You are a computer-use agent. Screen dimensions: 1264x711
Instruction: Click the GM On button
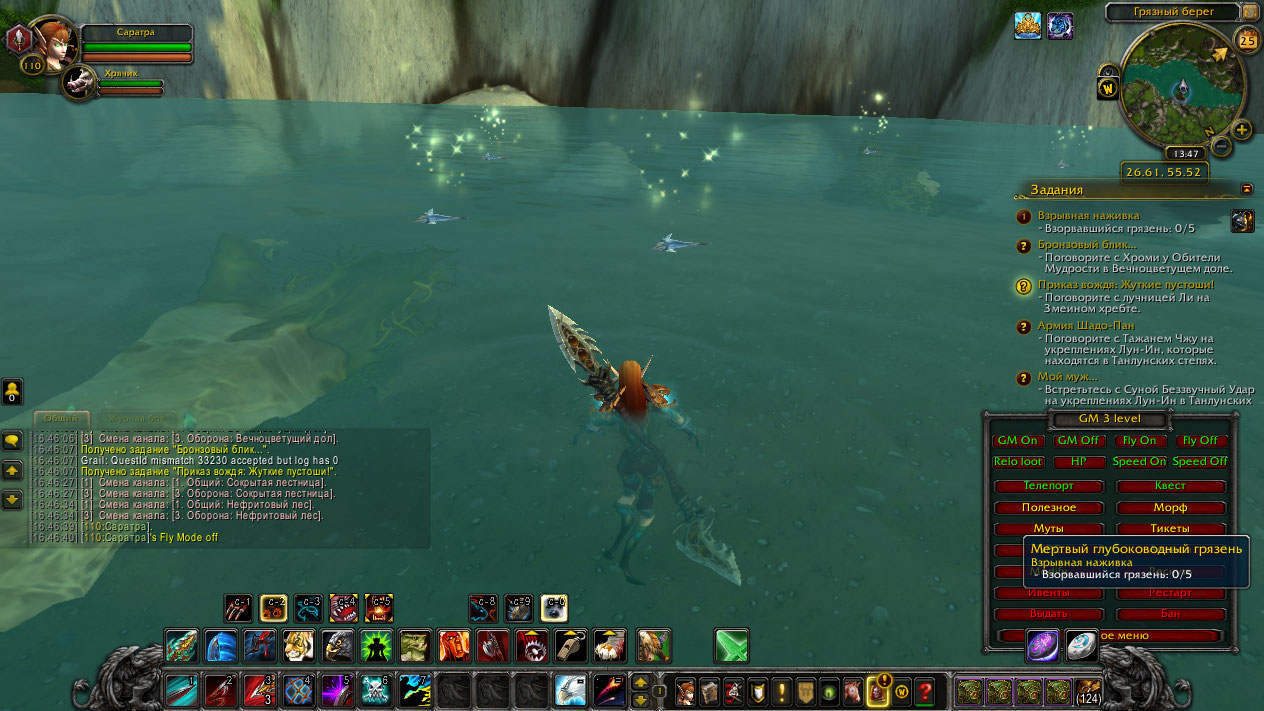(1018, 441)
